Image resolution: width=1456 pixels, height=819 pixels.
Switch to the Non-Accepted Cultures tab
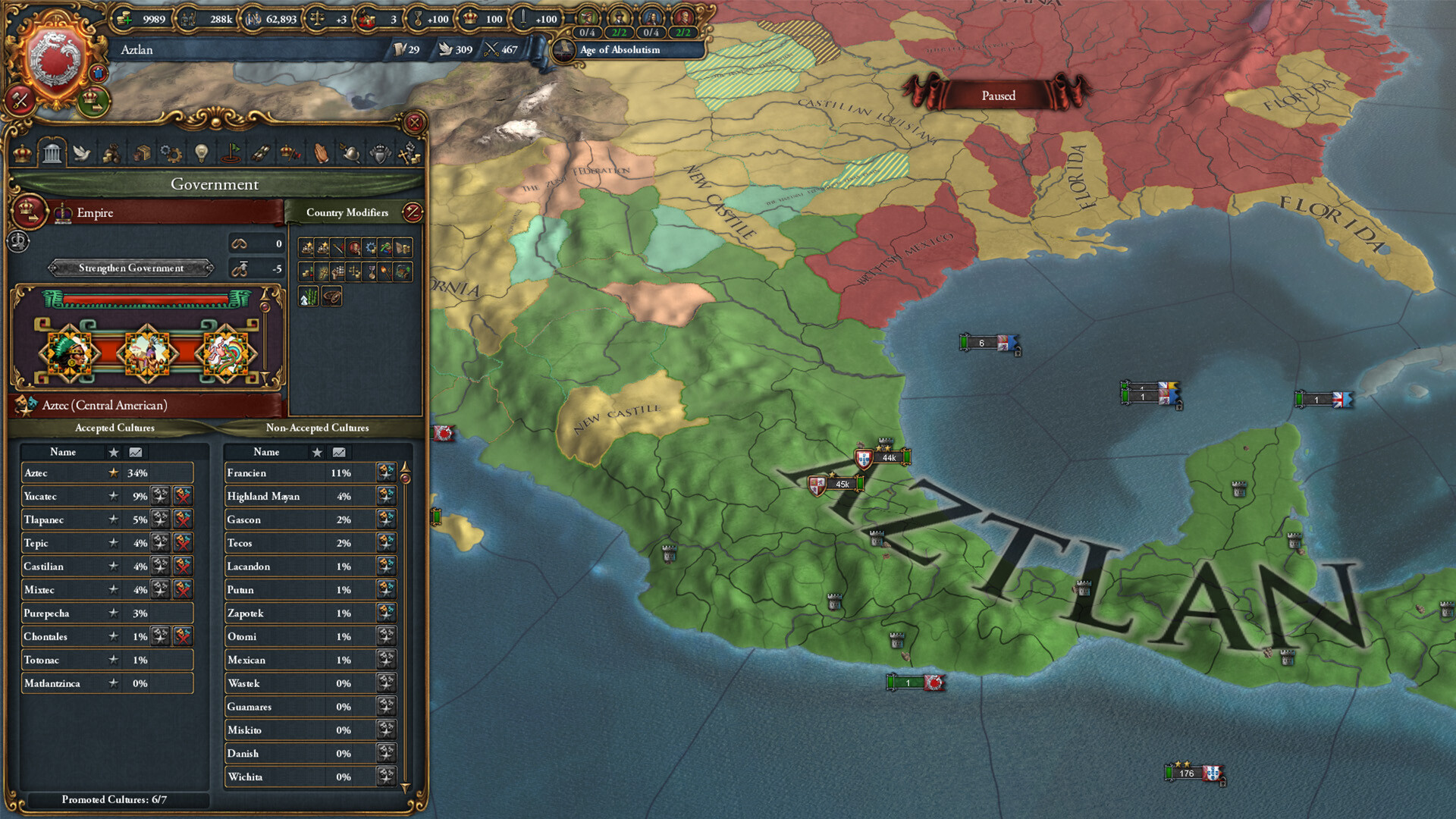click(318, 428)
